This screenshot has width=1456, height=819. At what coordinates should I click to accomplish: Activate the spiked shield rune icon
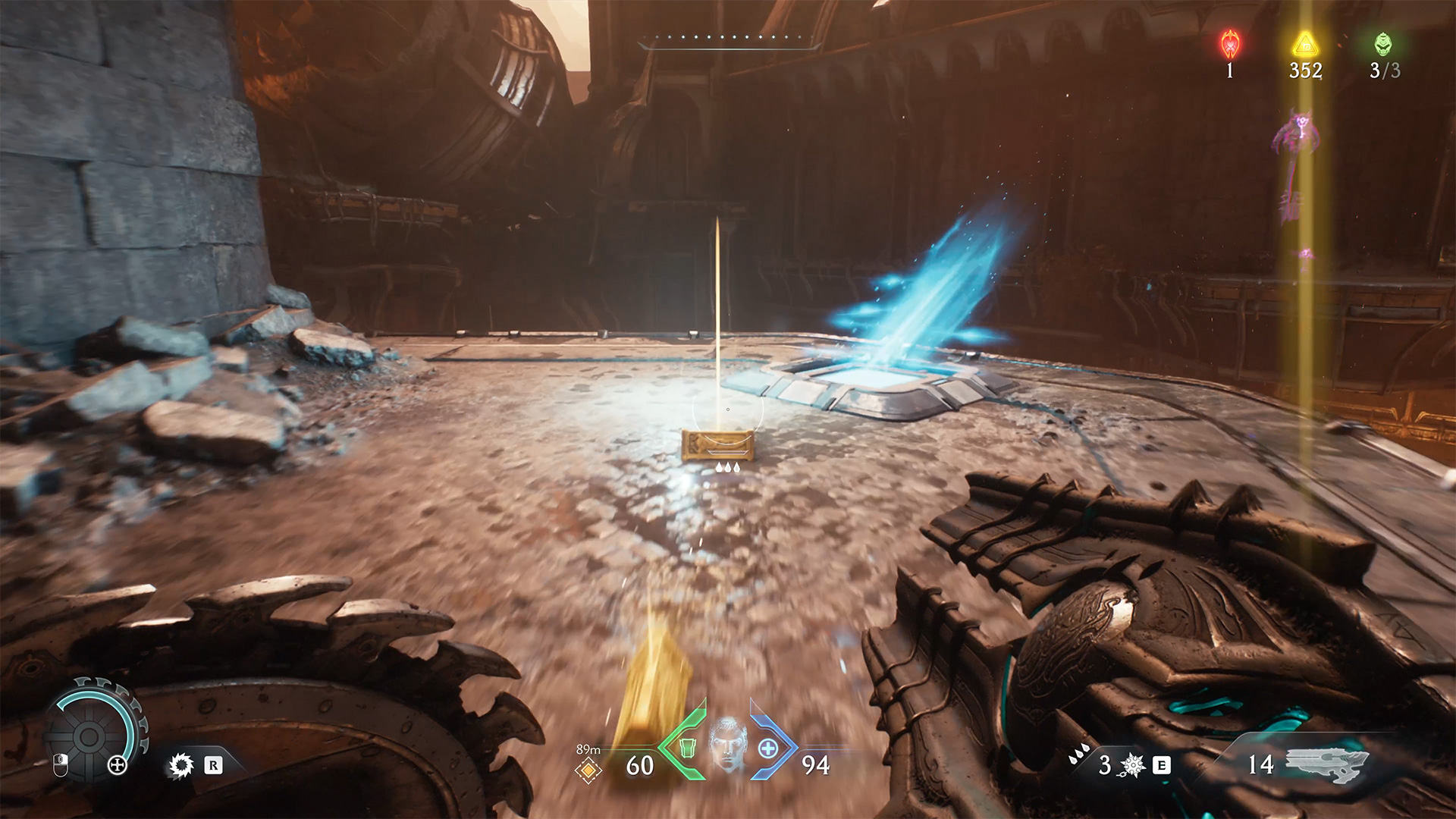pos(180,766)
